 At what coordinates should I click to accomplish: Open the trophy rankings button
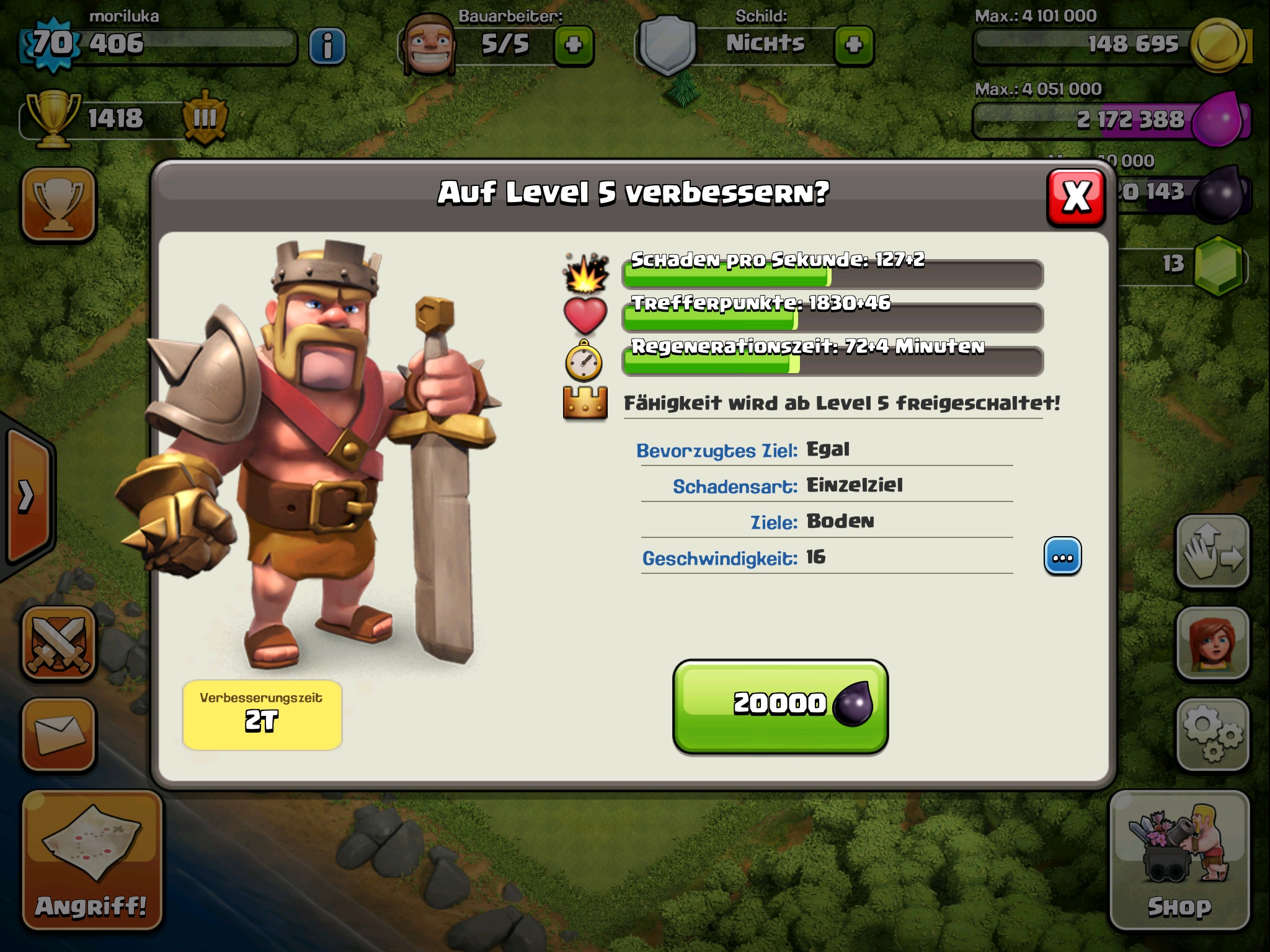59,204
